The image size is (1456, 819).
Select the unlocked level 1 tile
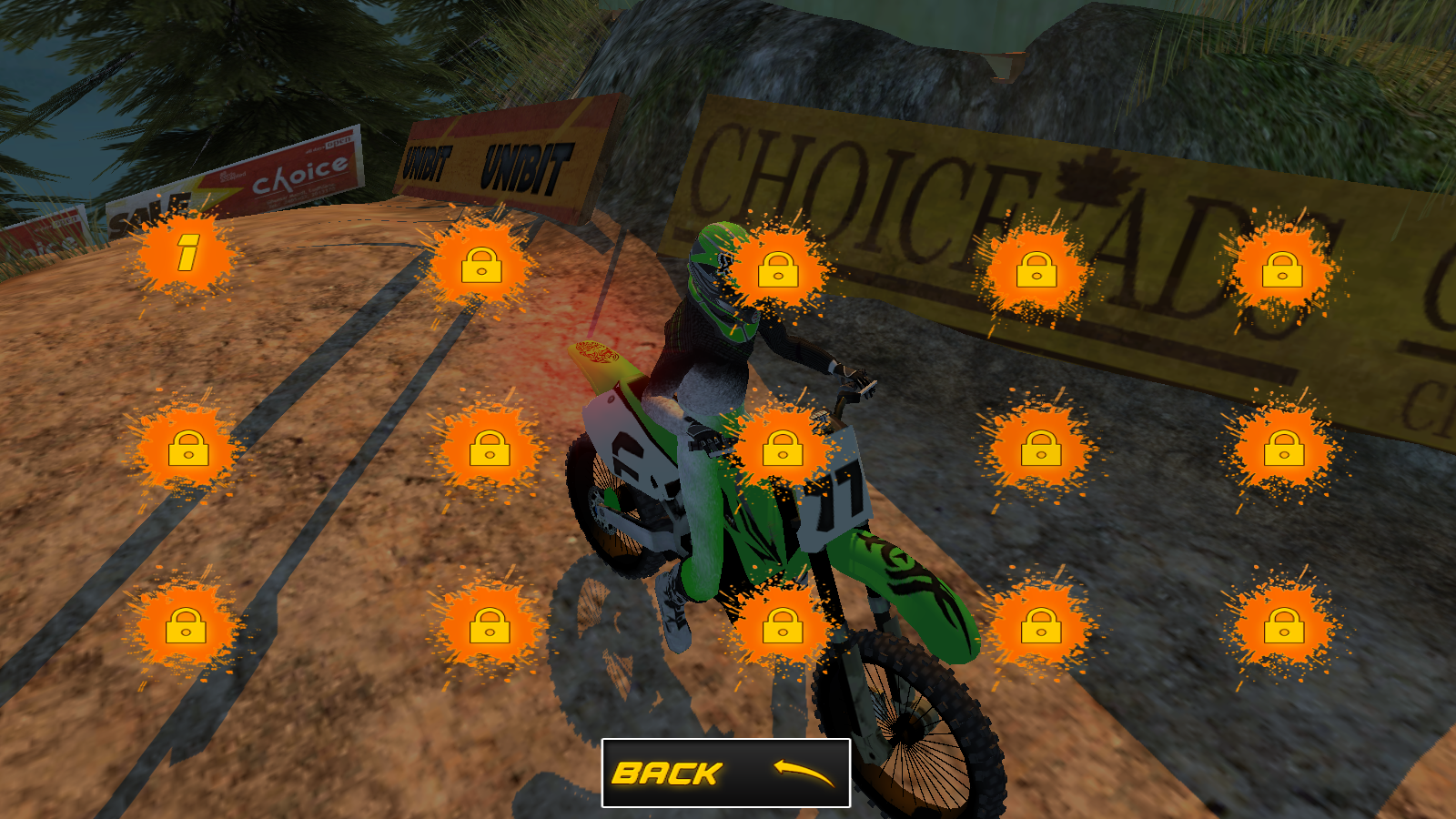click(187, 254)
